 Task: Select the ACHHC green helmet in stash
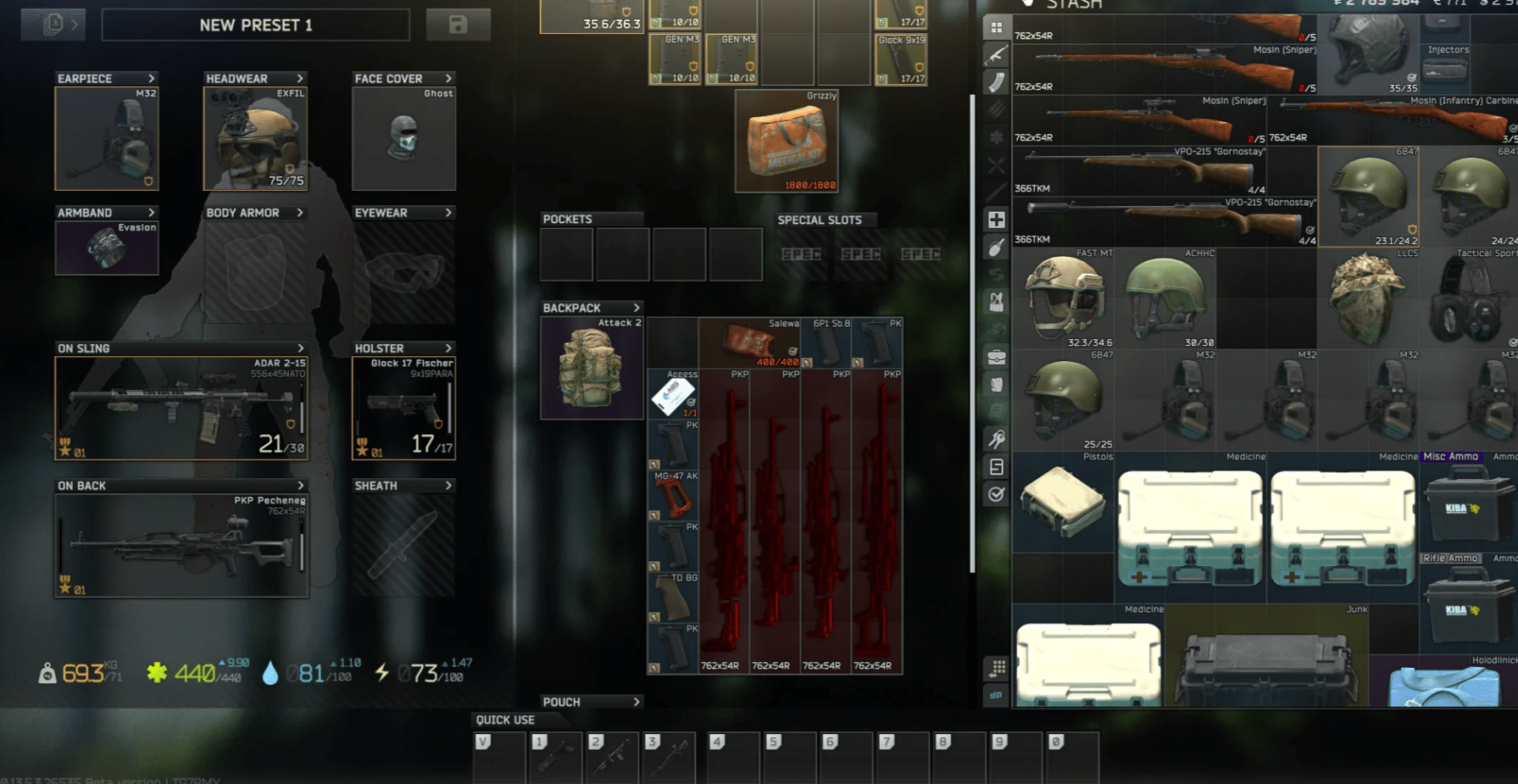click(x=1165, y=298)
